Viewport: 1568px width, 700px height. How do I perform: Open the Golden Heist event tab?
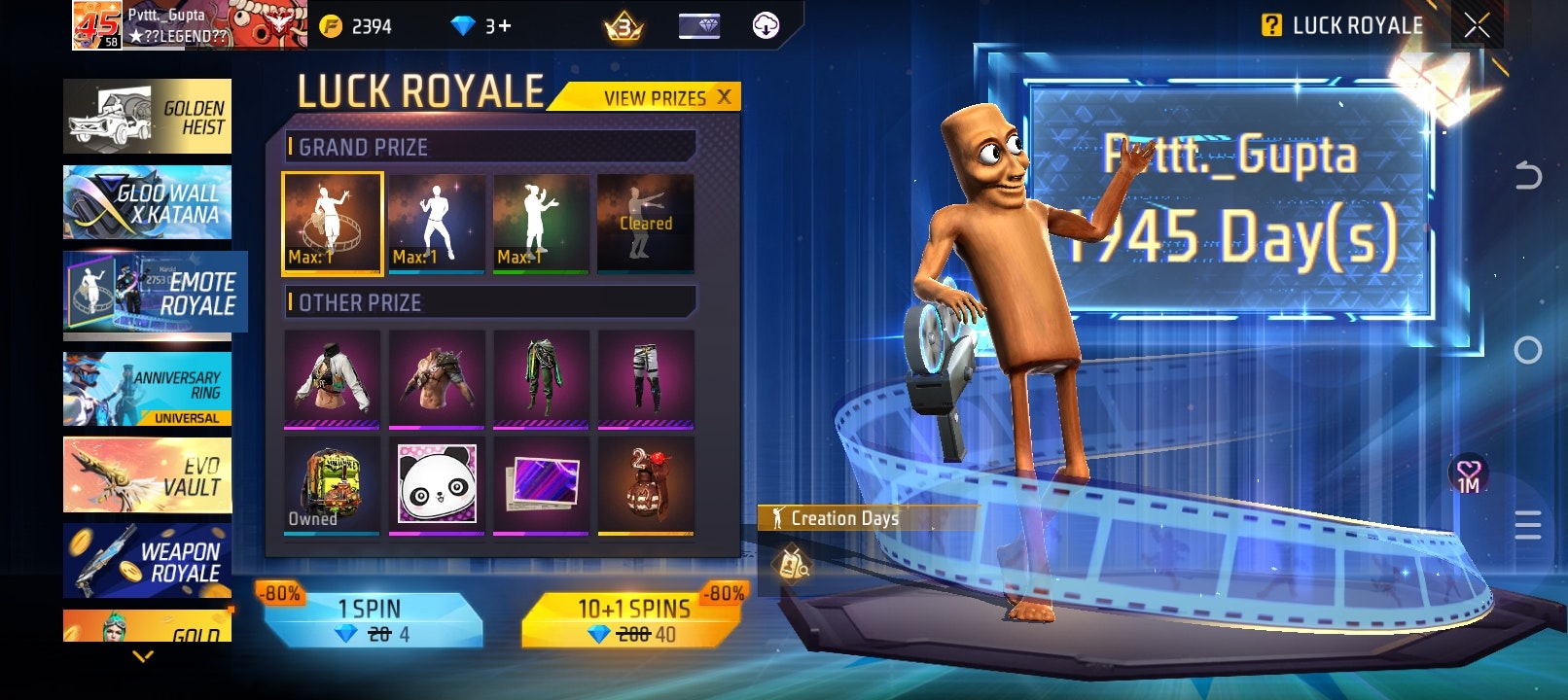click(147, 117)
